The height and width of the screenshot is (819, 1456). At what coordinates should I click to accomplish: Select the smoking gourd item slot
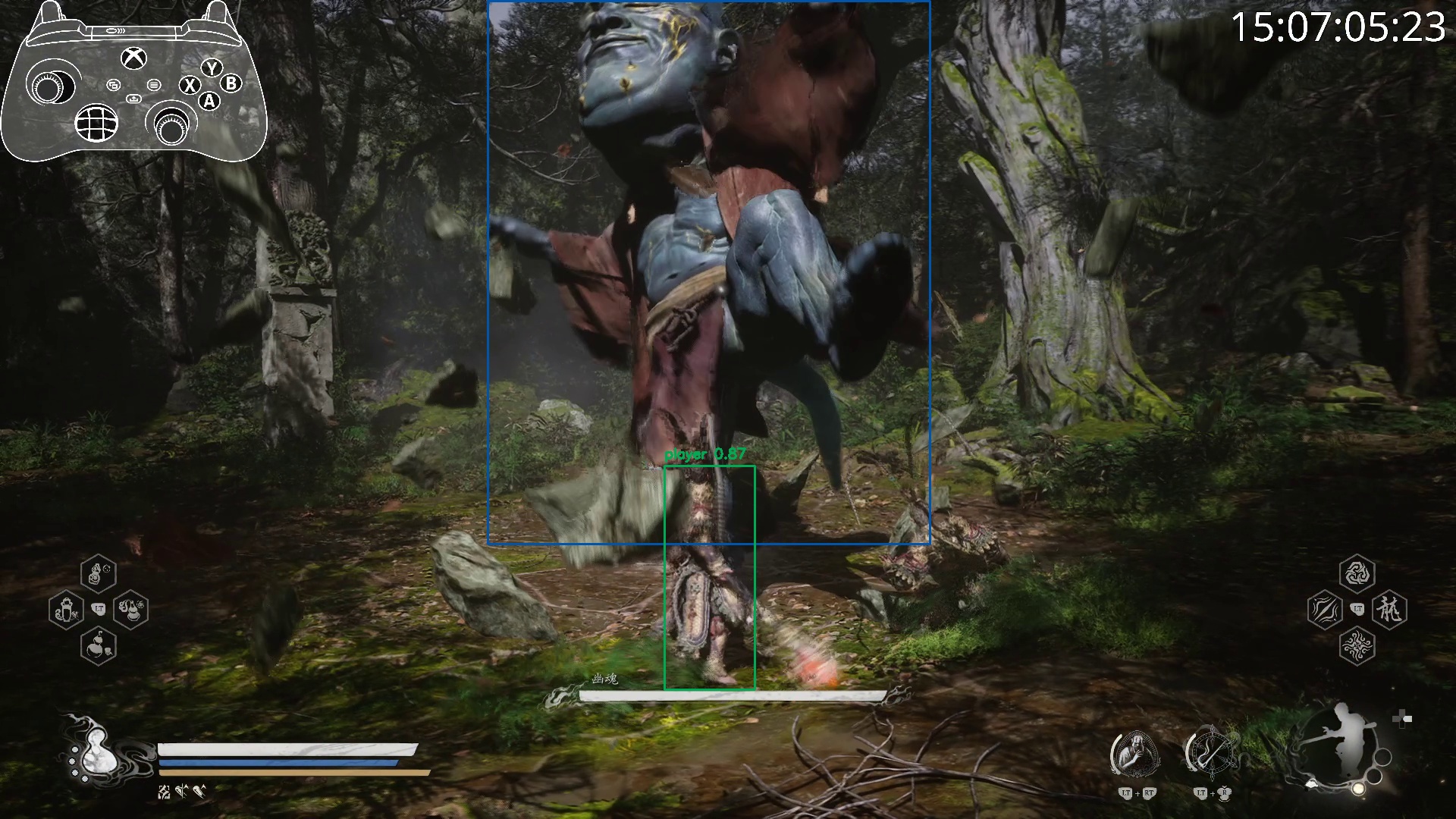(130, 609)
